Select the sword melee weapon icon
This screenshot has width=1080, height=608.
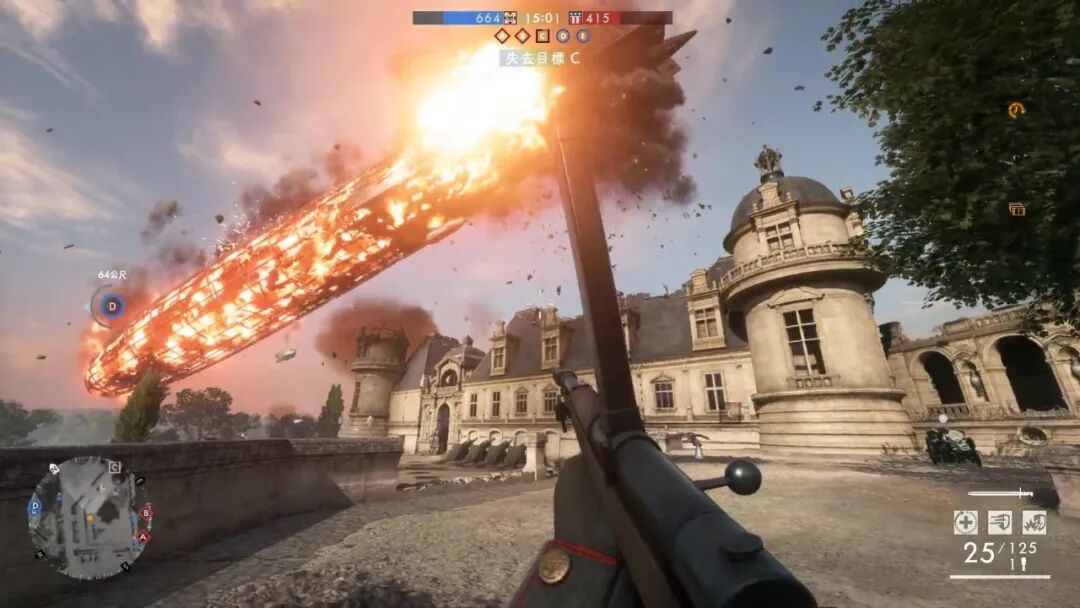click(x=1000, y=493)
